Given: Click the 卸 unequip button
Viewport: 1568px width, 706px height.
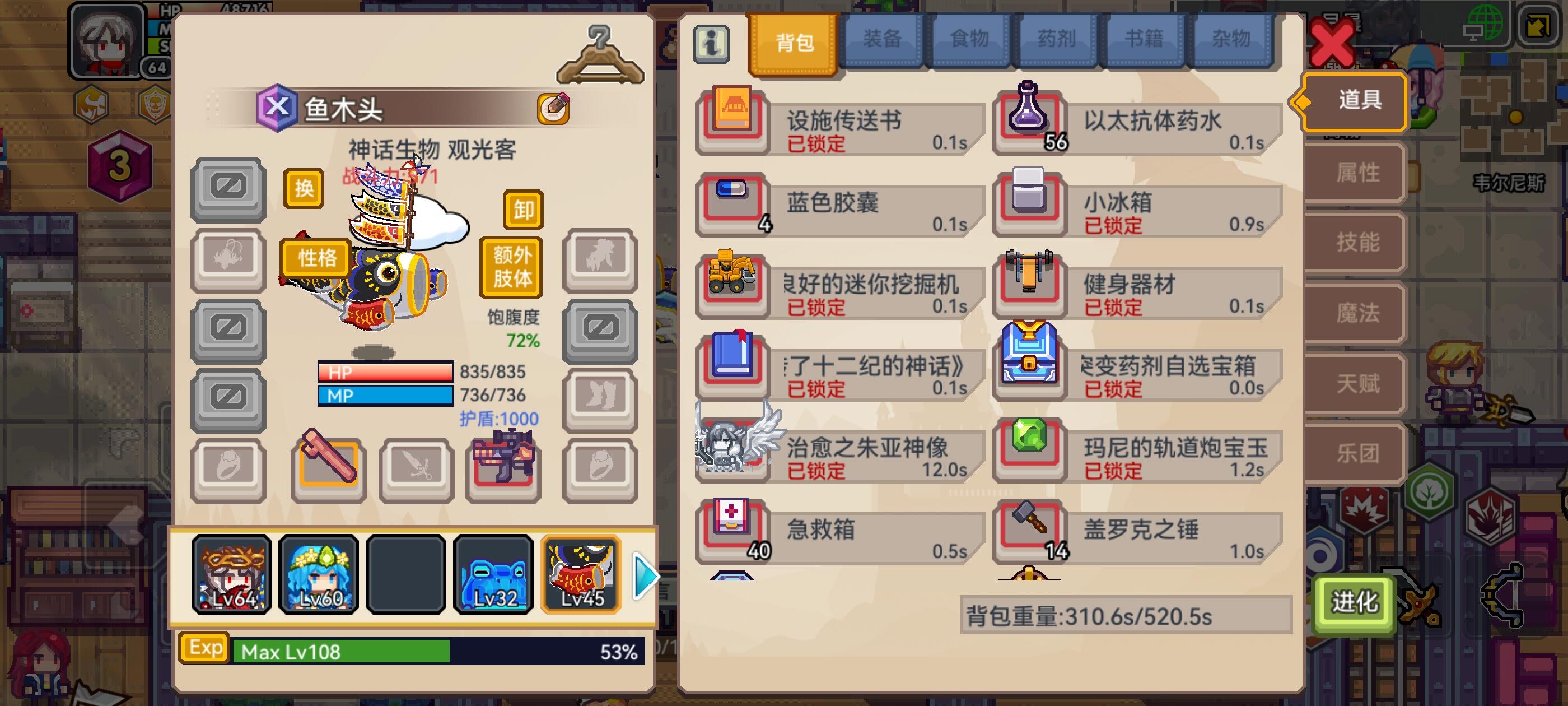Looking at the screenshot, I should tap(522, 210).
